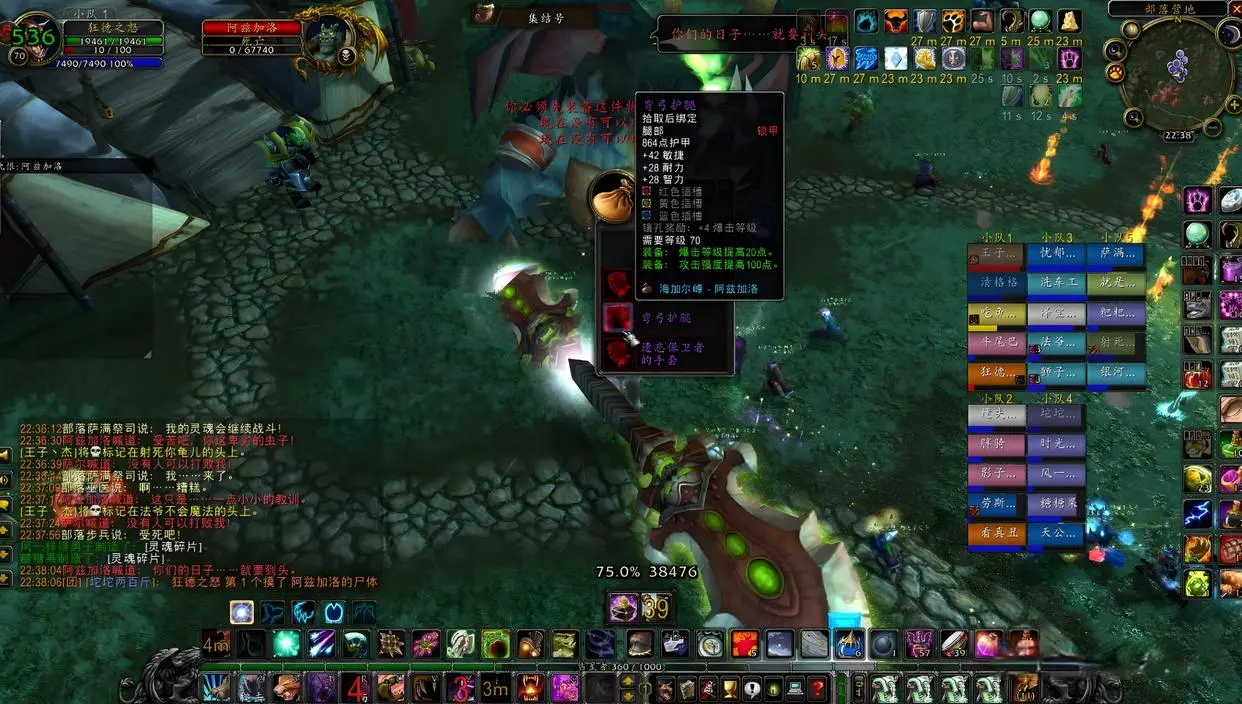
Task: Zoom out the minimap with the minus button
Action: [1212, 127]
